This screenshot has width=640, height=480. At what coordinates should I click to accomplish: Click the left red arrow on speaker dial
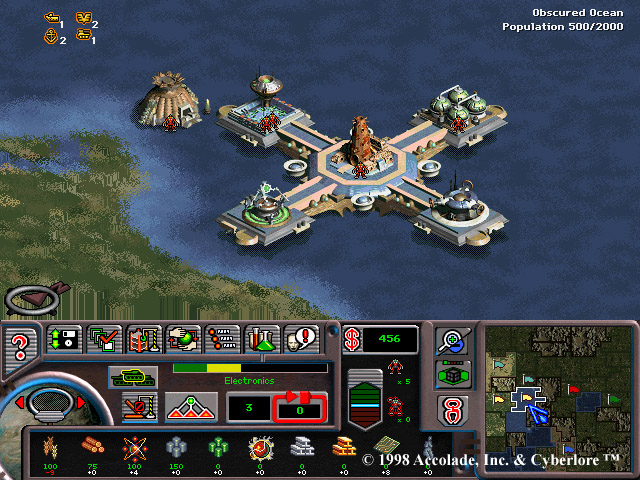click(x=17, y=402)
